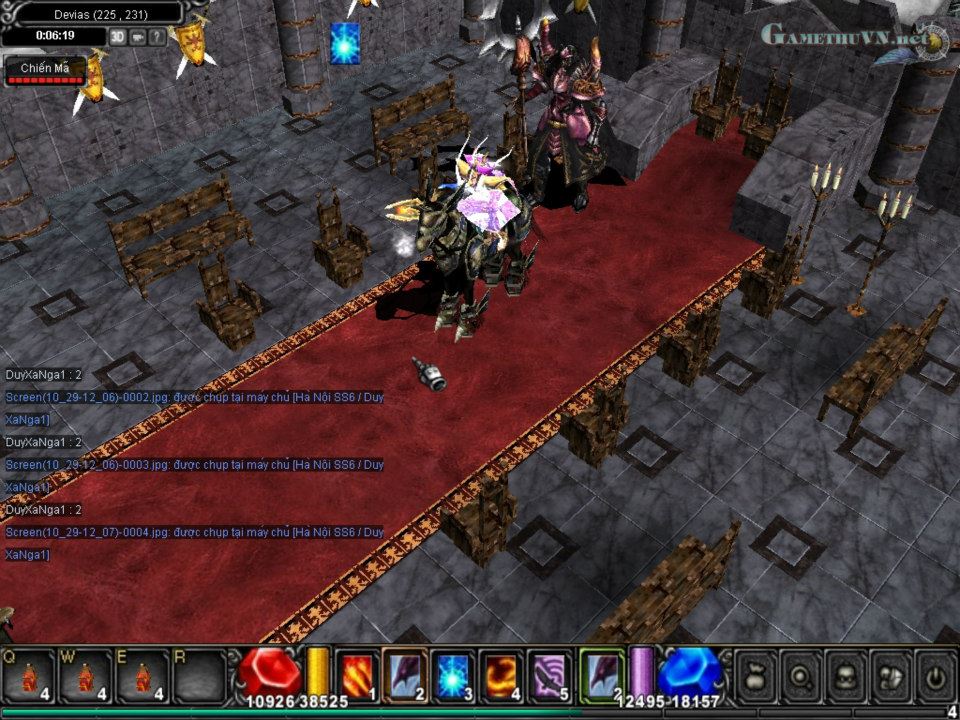Toggle the 3D camera button
The image size is (960, 720).
(x=118, y=37)
